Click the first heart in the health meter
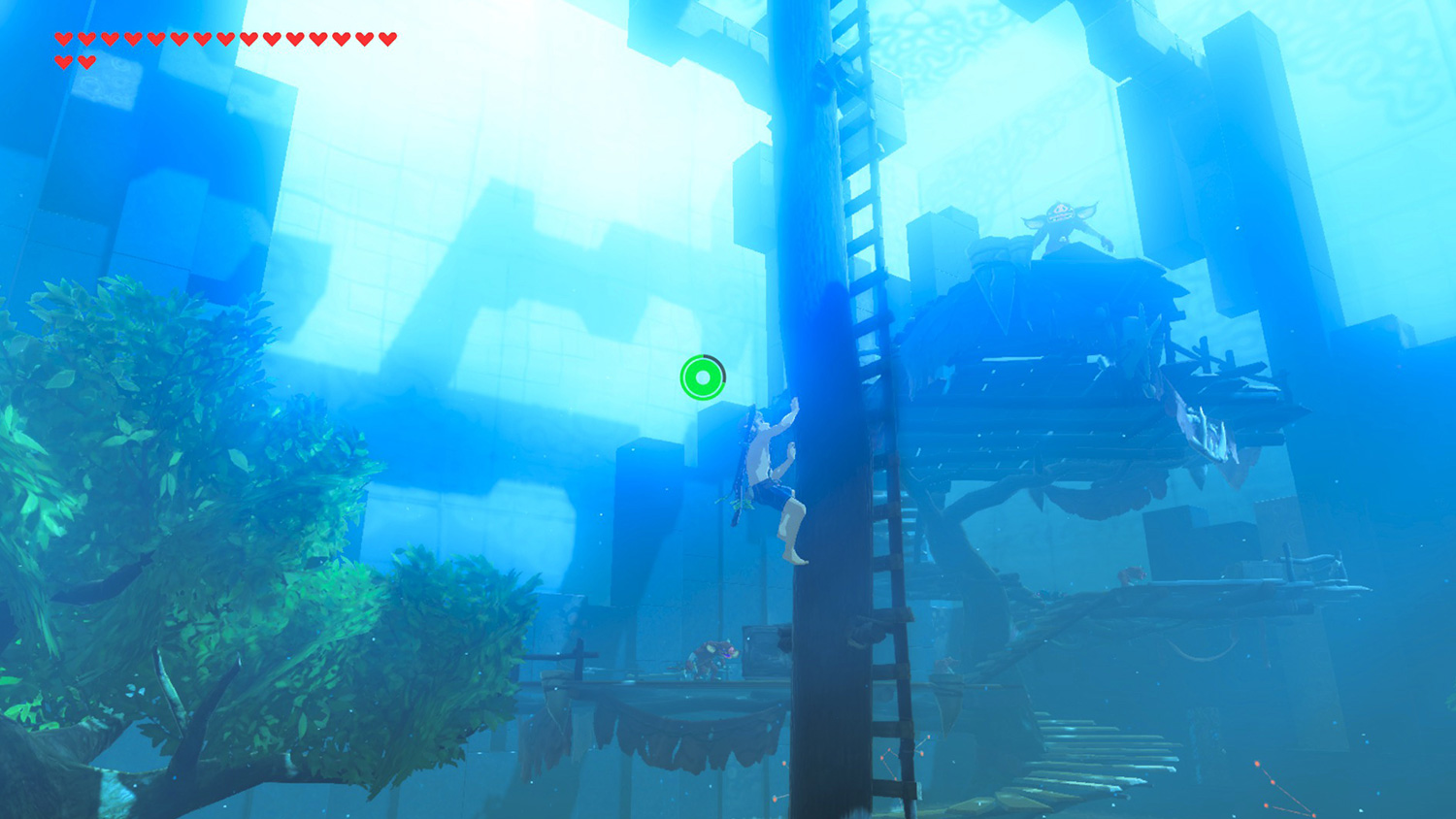The image size is (1456, 819). click(64, 39)
